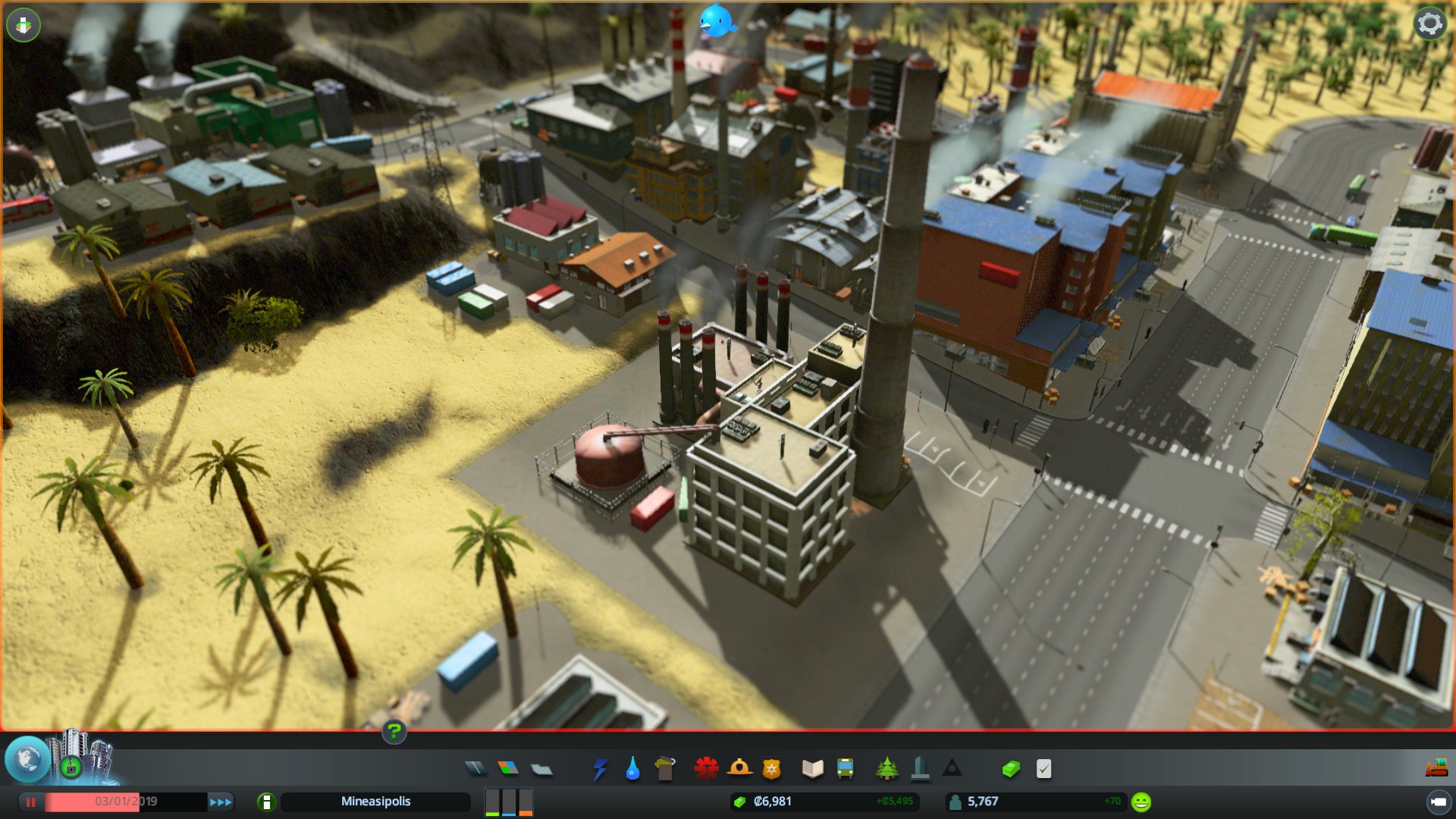Image resolution: width=1456 pixels, height=819 pixels.
Task: Change the game speed arrows
Action: pos(221,802)
